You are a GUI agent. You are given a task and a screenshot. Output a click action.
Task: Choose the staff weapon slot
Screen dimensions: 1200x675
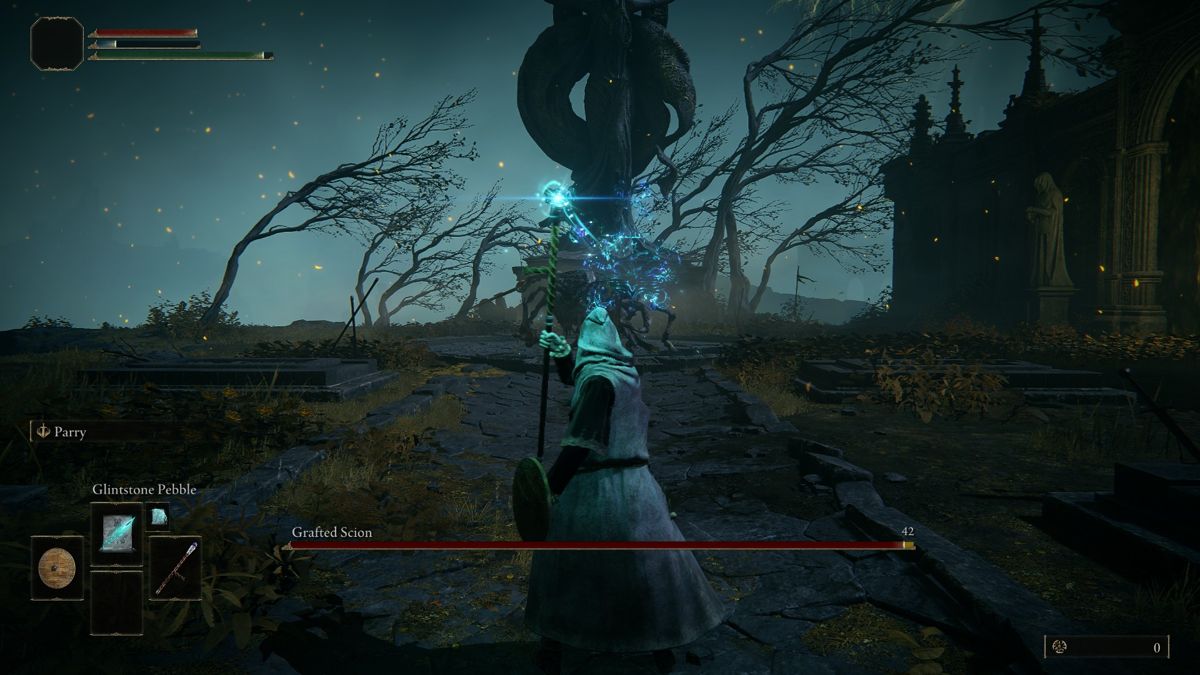tap(175, 568)
